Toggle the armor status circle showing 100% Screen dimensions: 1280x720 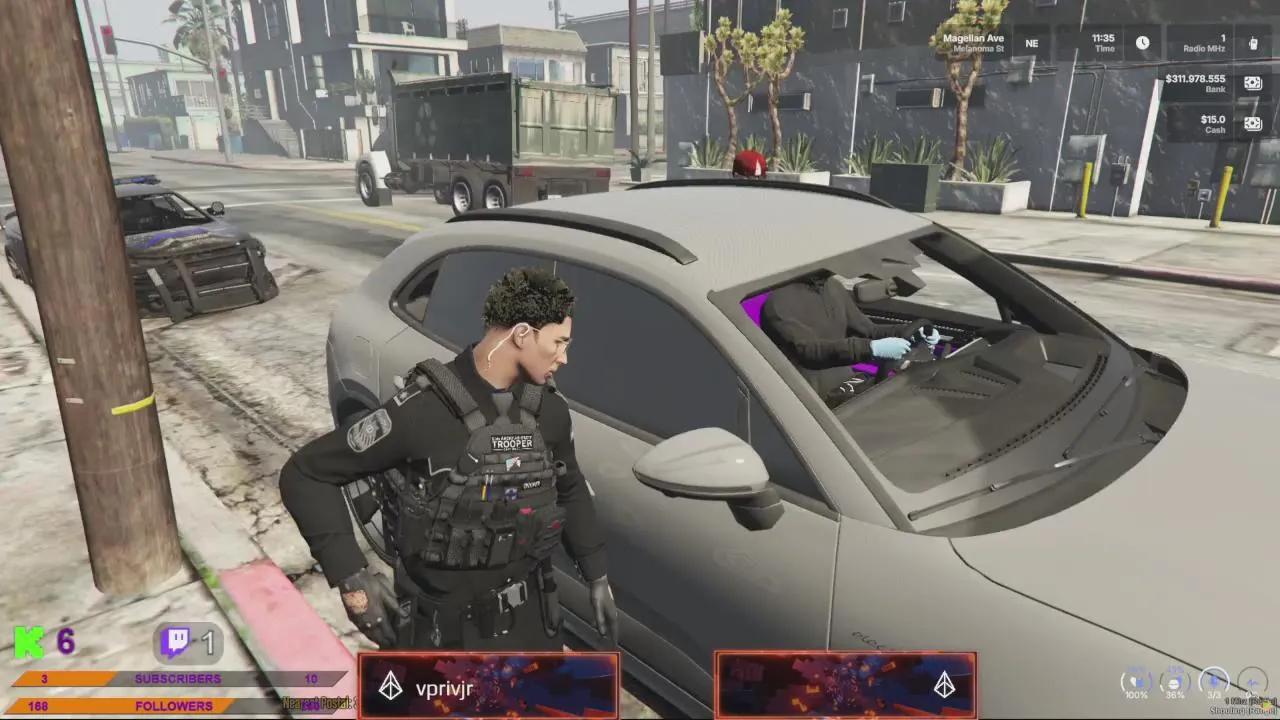[x=1137, y=681]
